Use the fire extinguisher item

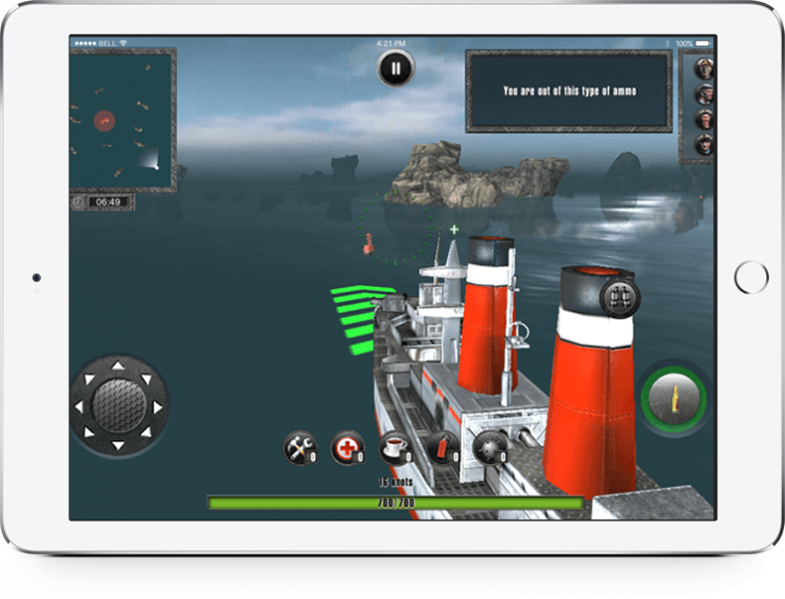(x=443, y=449)
